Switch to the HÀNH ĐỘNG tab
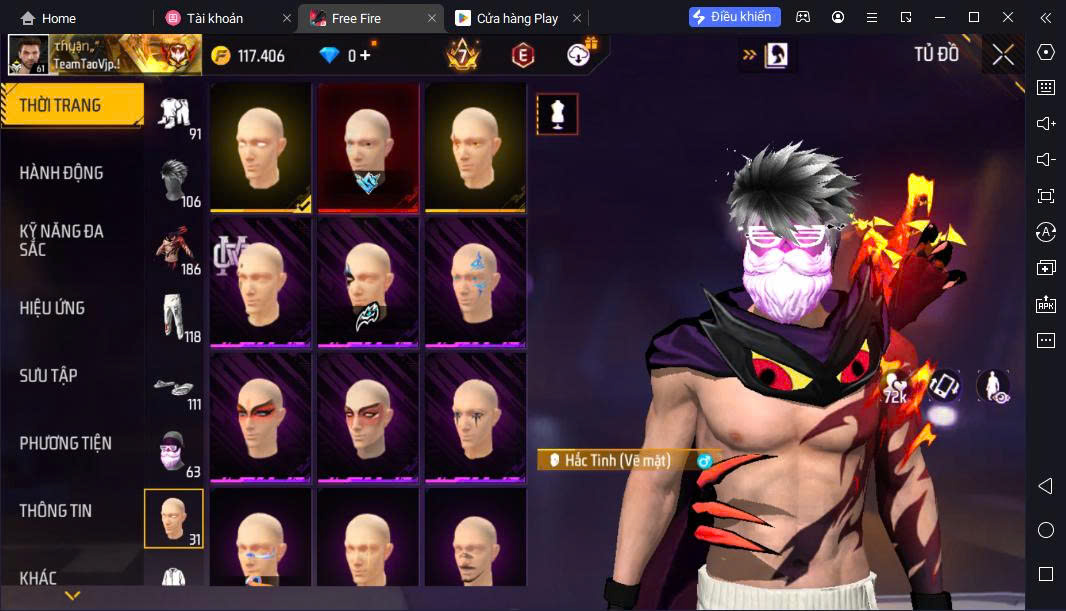 click(x=62, y=173)
